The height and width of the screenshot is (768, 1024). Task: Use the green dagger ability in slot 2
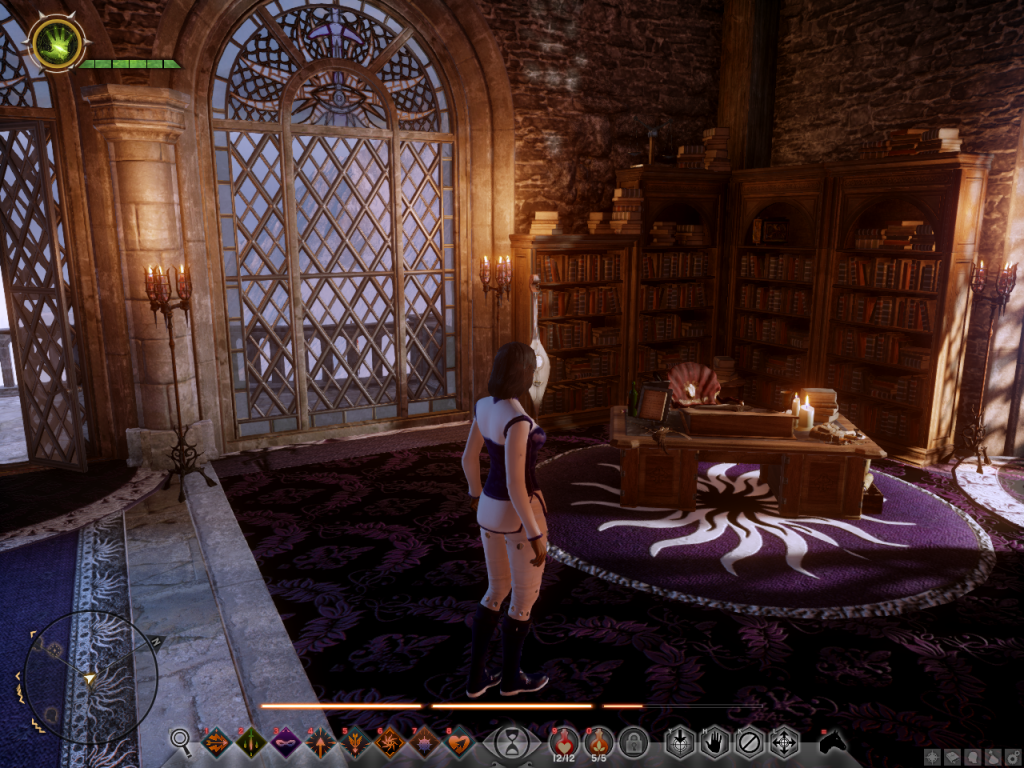tap(251, 742)
